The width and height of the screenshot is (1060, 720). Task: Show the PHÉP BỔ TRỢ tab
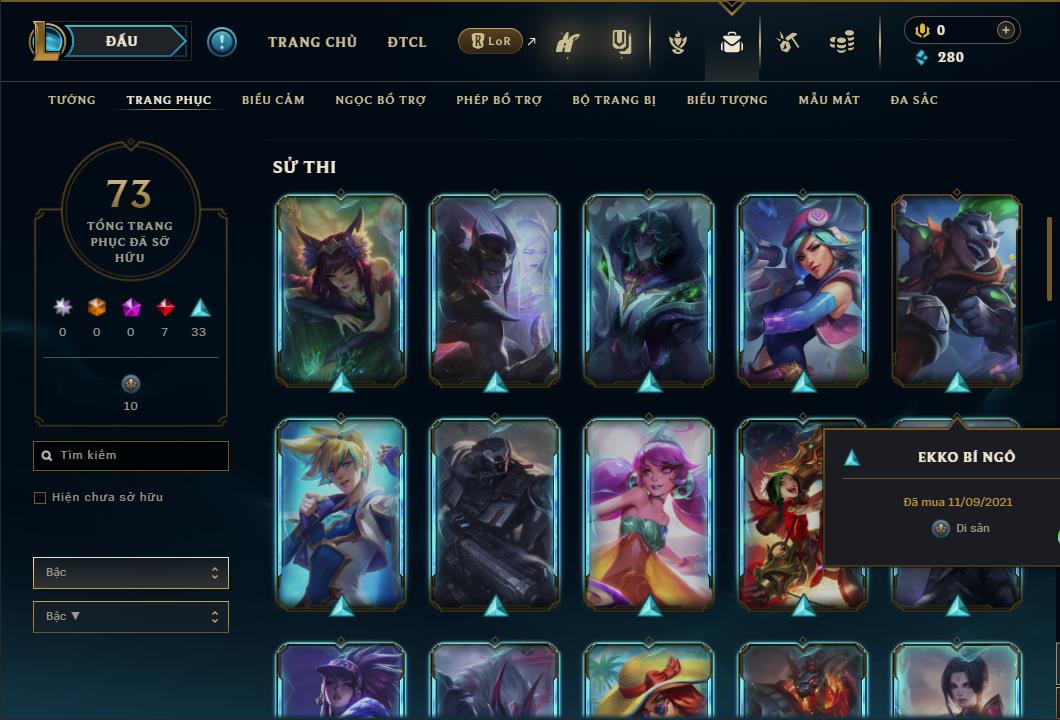click(x=499, y=100)
